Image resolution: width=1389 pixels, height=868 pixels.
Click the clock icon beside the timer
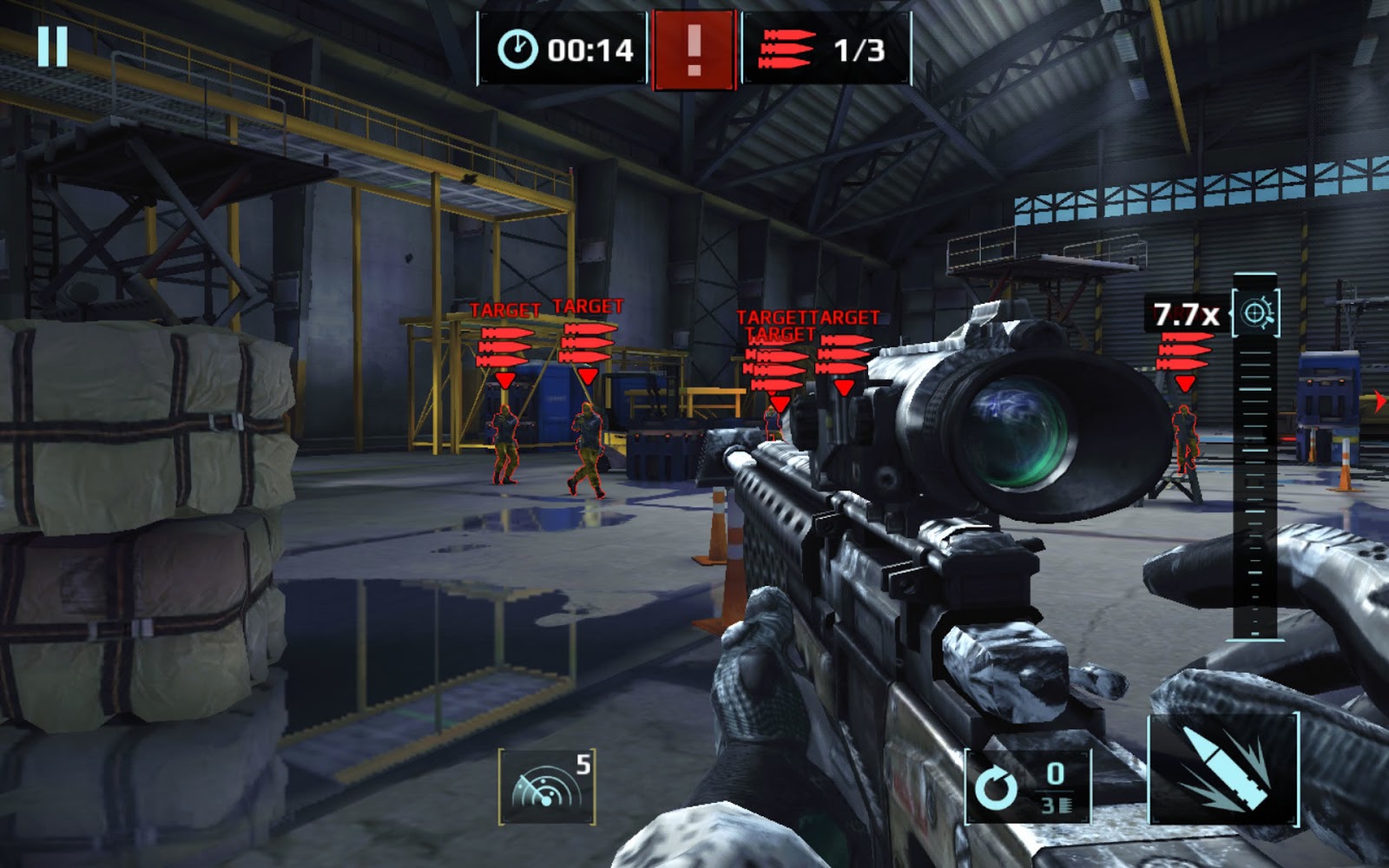pos(518,49)
